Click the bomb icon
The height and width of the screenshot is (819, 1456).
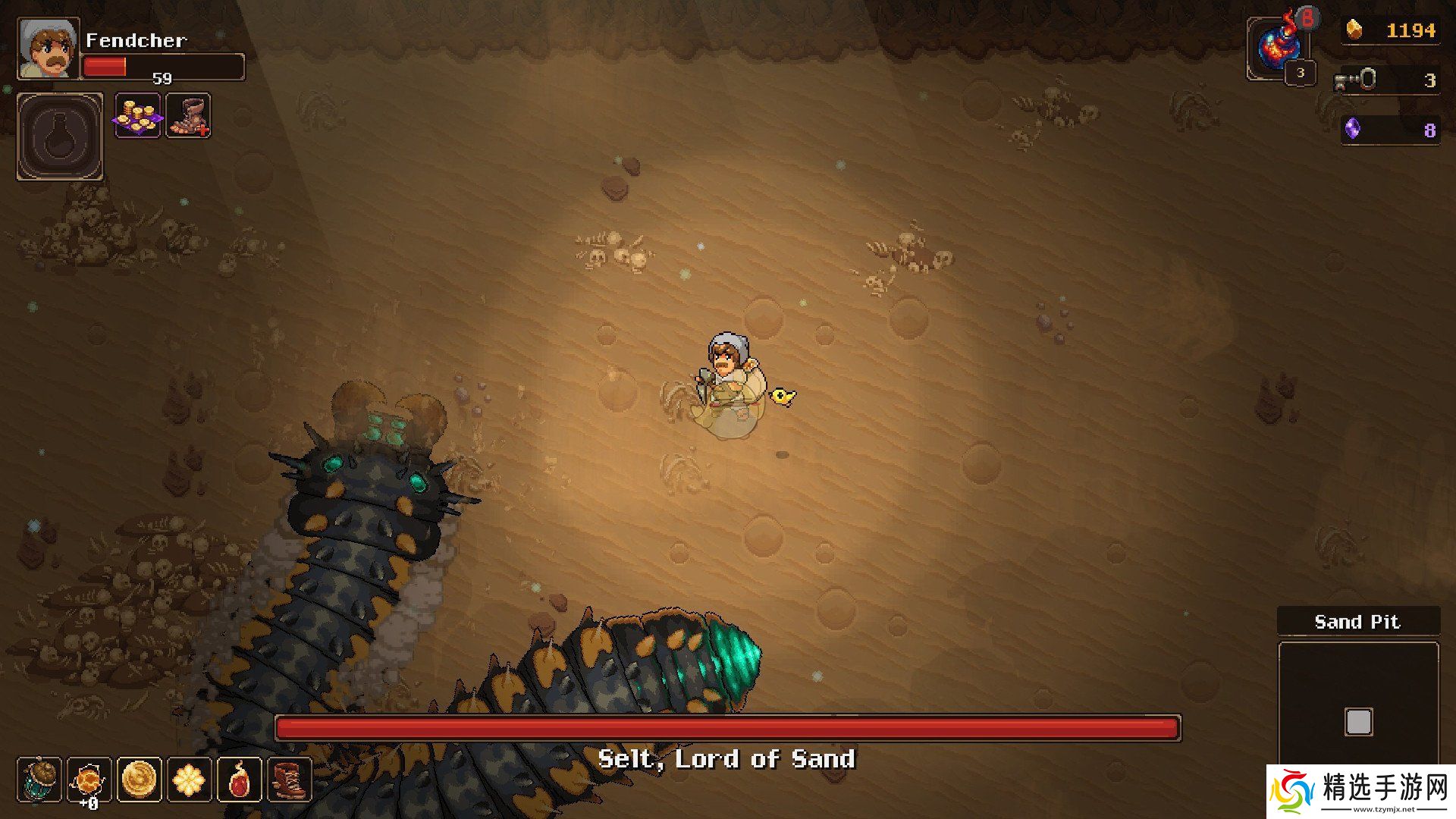click(1279, 47)
